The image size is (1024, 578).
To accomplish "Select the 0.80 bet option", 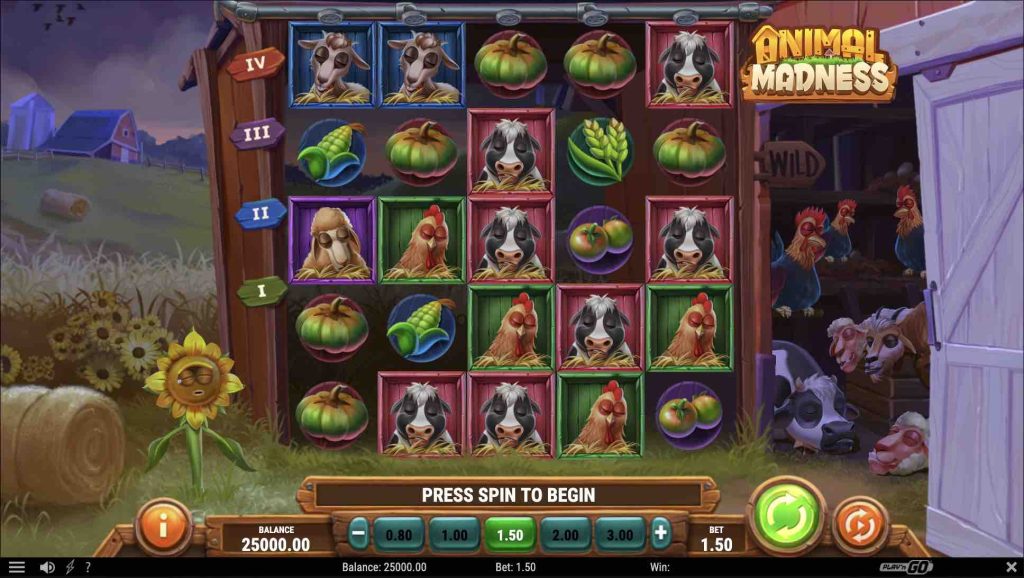I will tap(399, 535).
